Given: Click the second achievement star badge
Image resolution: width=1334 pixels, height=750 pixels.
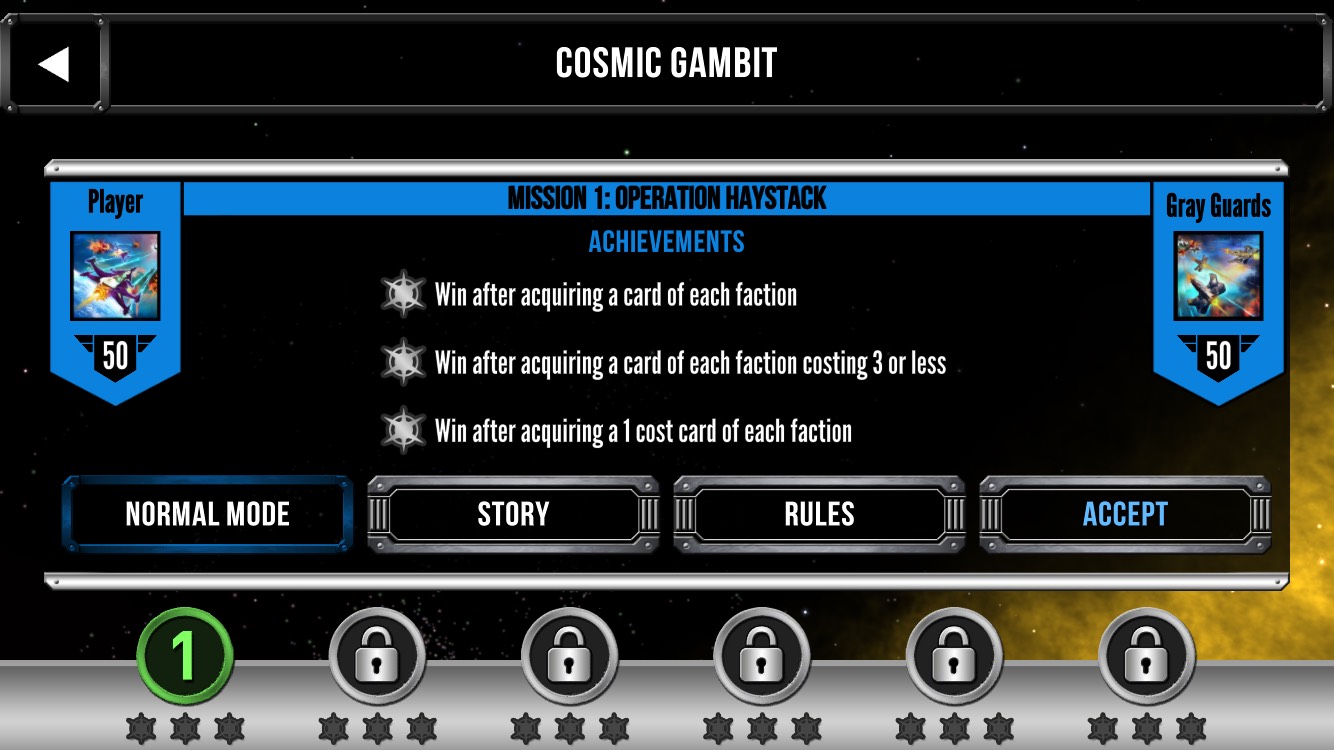Looking at the screenshot, I should tap(404, 363).
